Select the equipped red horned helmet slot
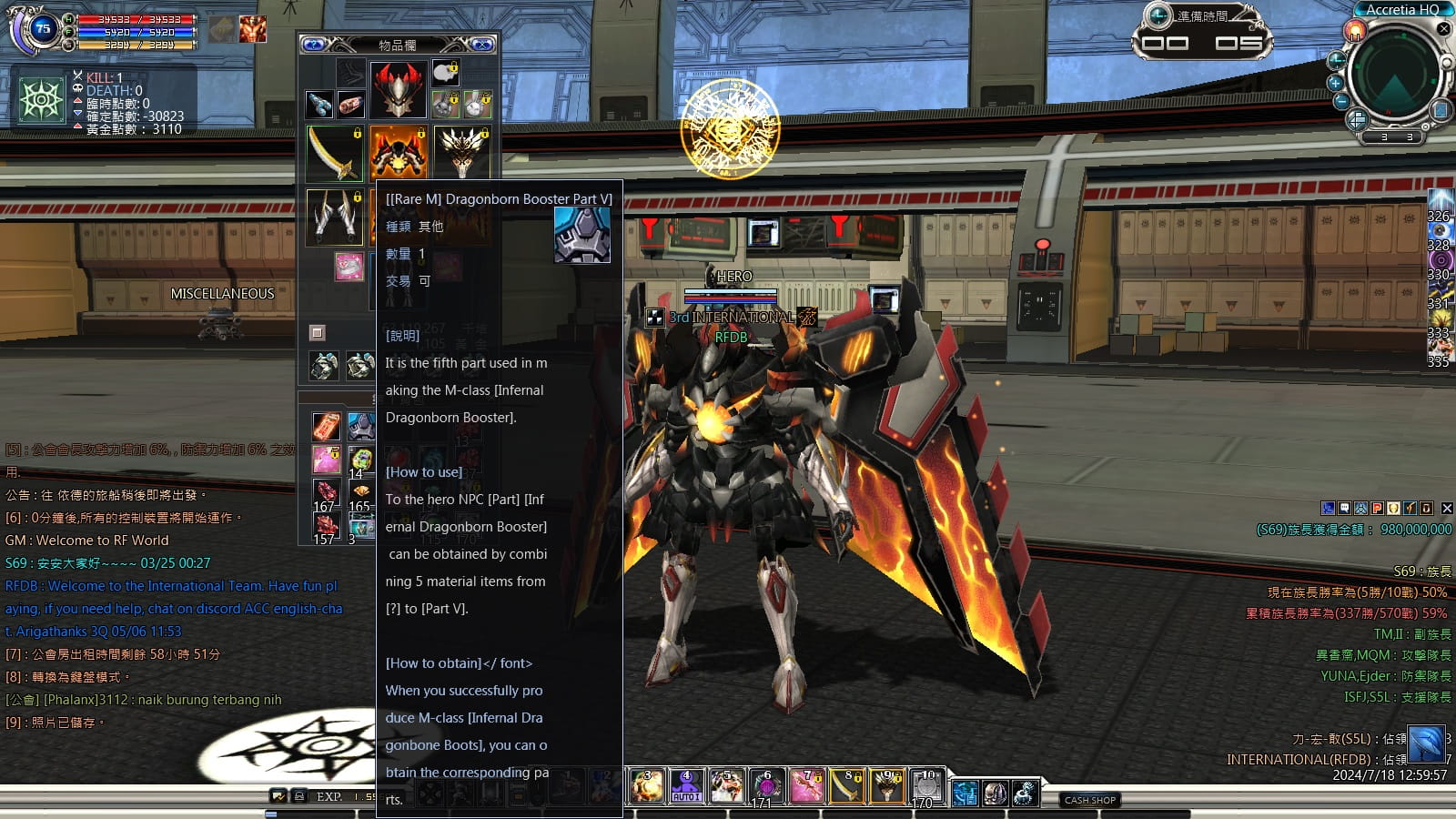Image resolution: width=1456 pixels, height=819 pixels. (x=398, y=89)
